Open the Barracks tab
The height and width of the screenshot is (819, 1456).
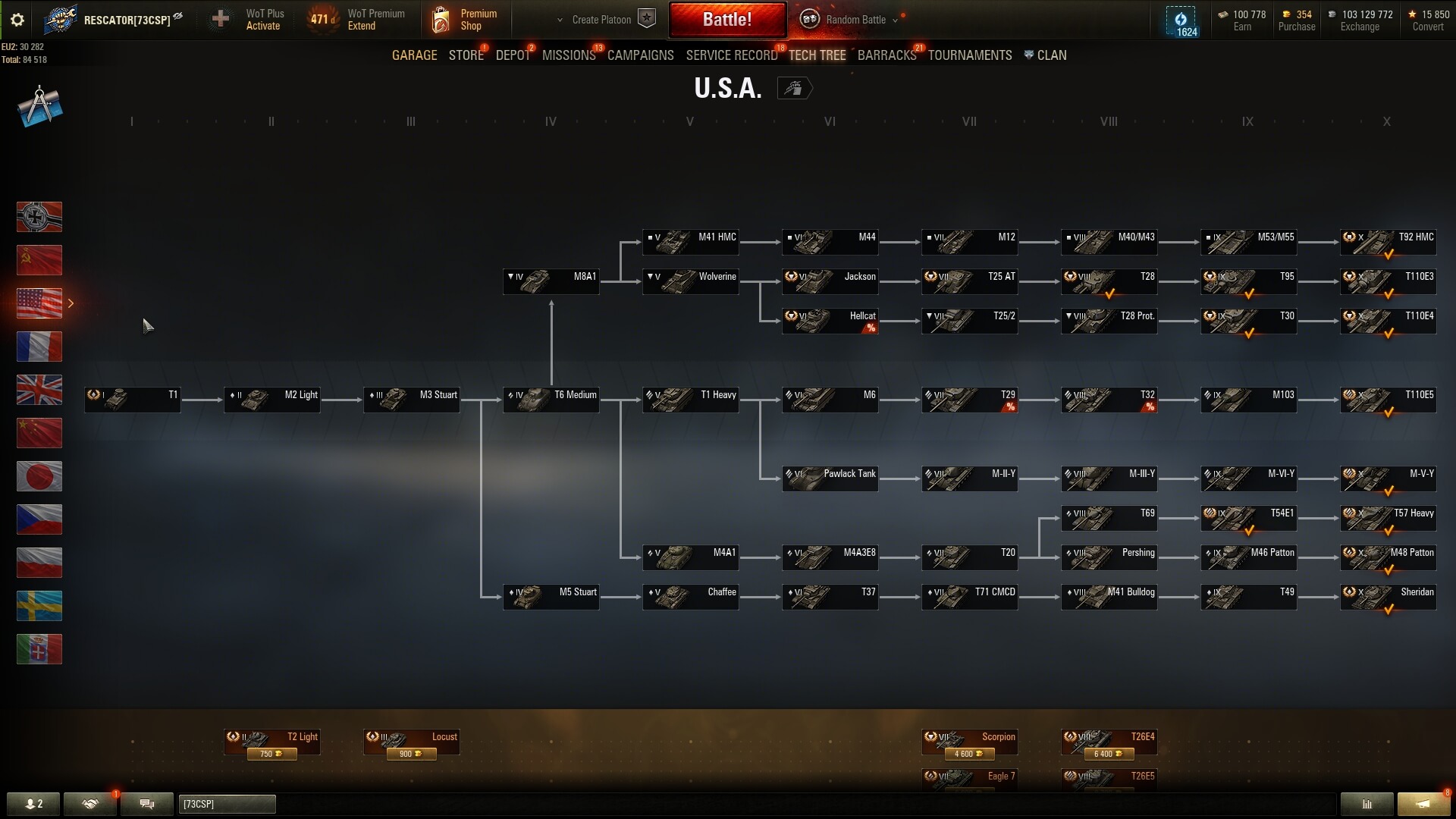tap(886, 55)
